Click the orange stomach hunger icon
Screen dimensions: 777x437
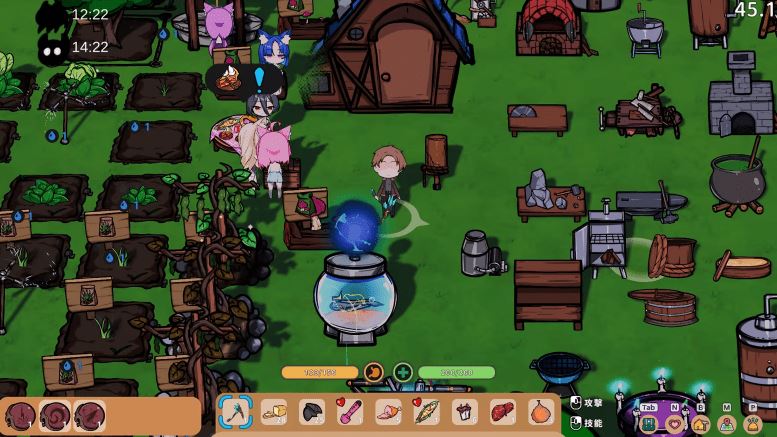373,372
